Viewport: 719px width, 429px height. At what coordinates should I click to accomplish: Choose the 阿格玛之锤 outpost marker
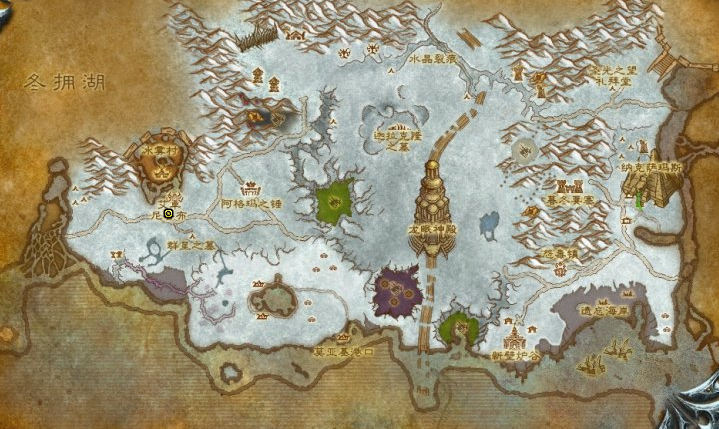[x=250, y=187]
